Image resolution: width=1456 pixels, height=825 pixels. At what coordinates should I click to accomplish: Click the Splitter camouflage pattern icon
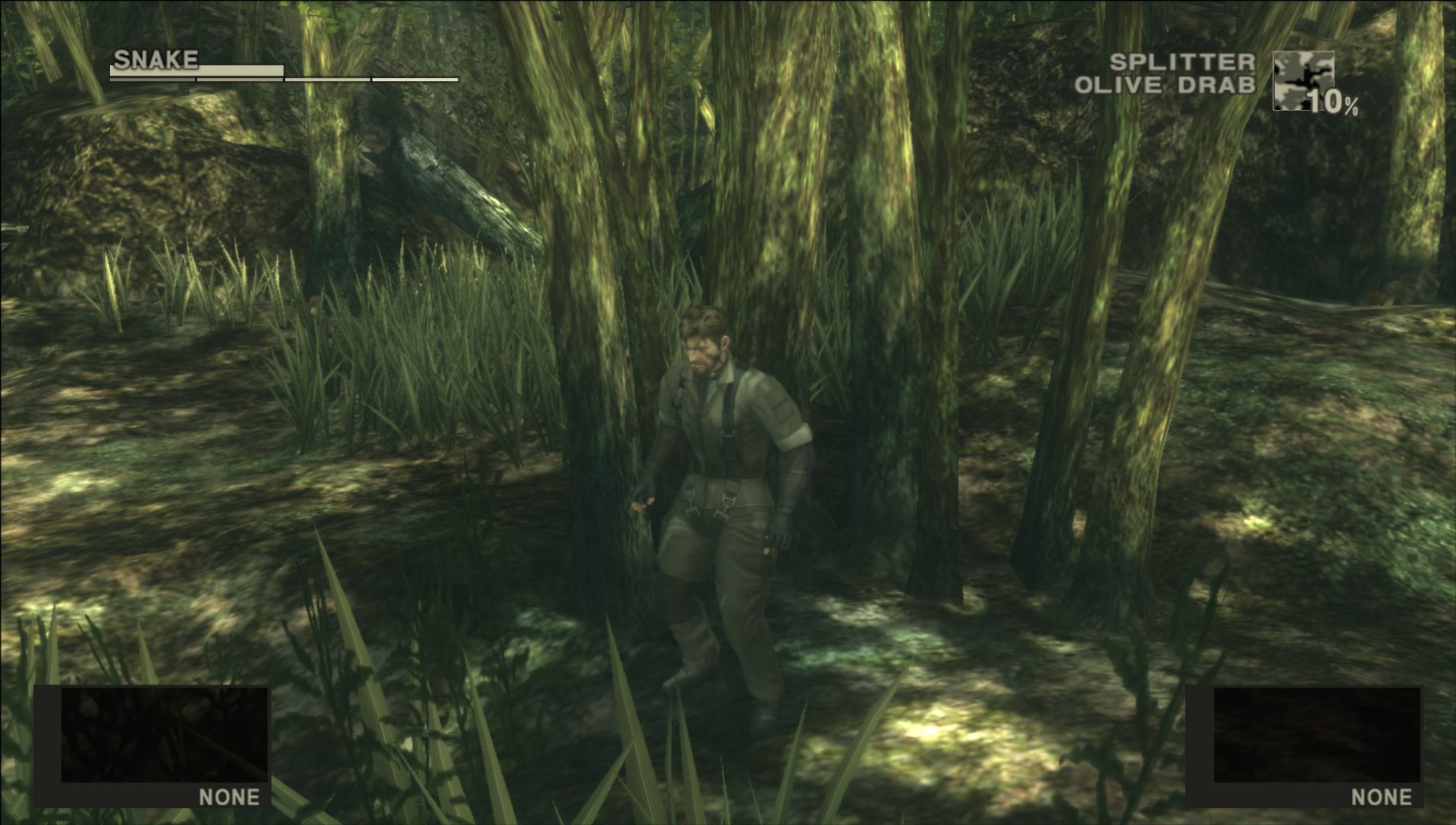(x=1302, y=81)
